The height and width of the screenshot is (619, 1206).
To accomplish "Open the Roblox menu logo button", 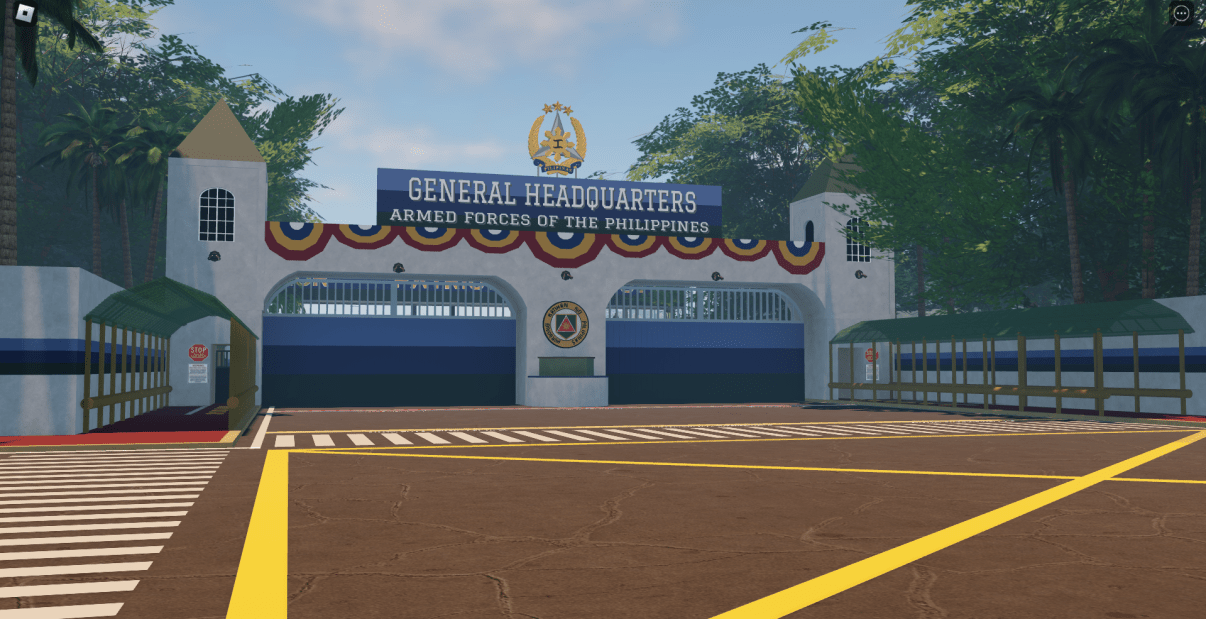I will (26, 14).
